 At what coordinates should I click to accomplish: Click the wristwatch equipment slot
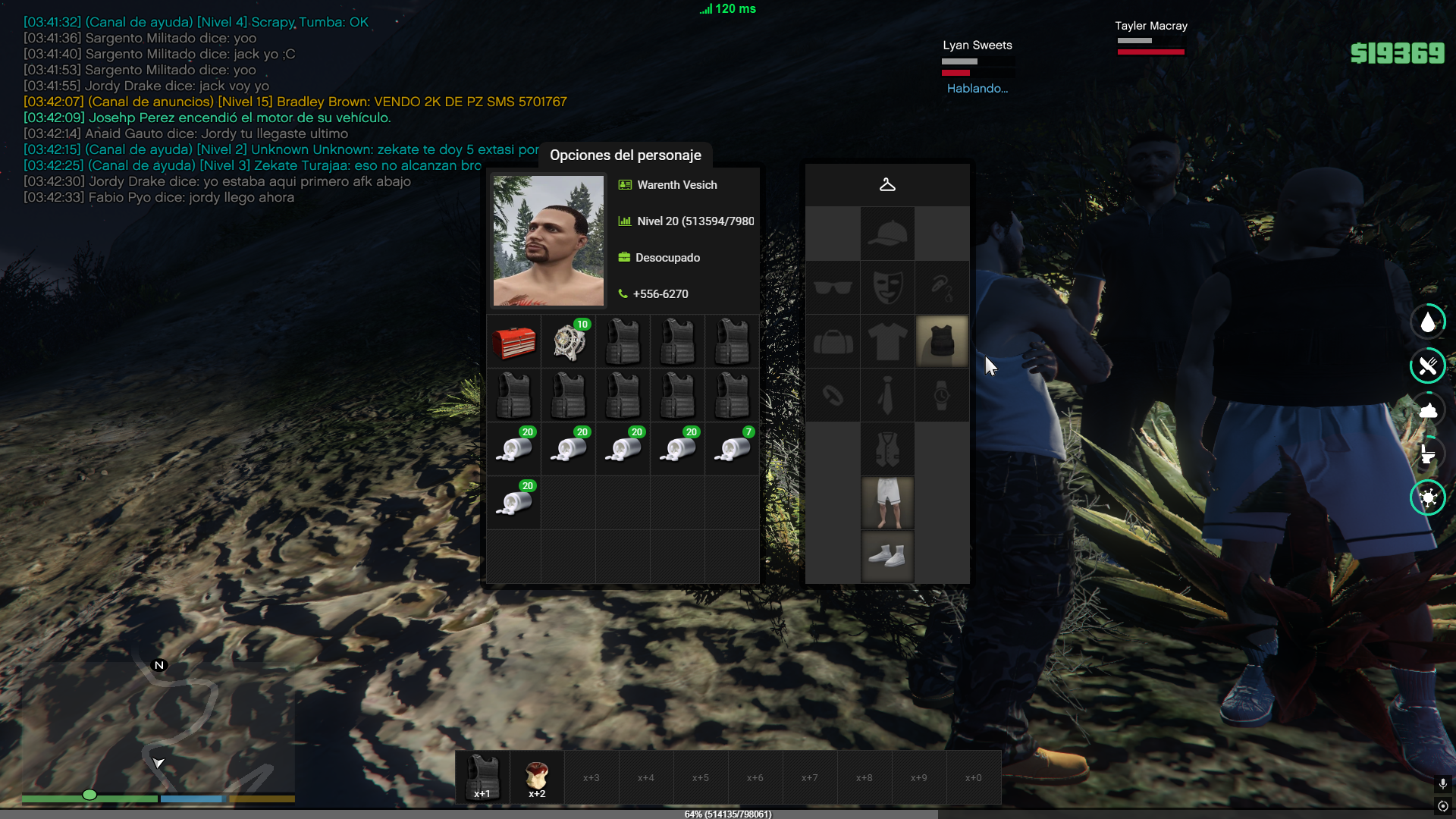coord(942,396)
